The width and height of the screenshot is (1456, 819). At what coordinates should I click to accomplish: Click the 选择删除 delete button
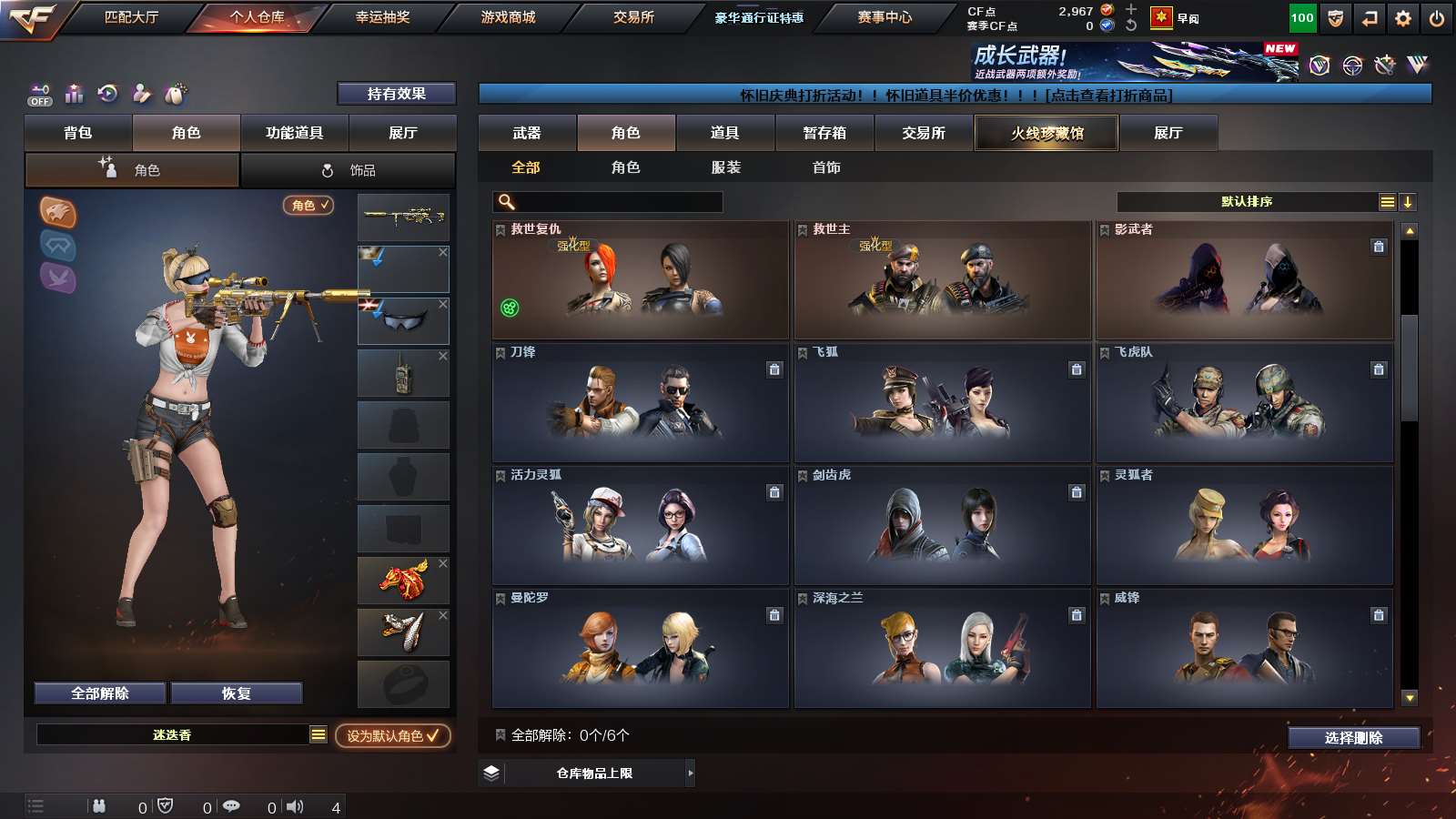pyautogui.click(x=1353, y=737)
